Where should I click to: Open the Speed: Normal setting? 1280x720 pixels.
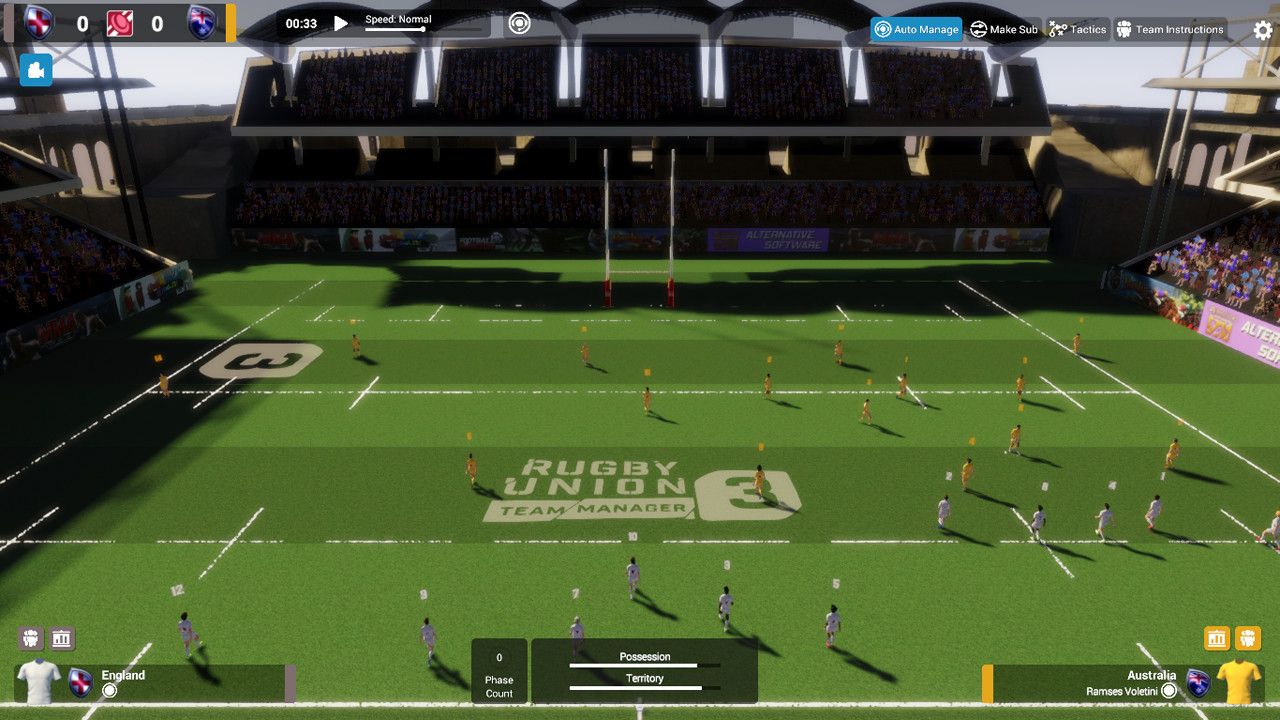pos(398,22)
